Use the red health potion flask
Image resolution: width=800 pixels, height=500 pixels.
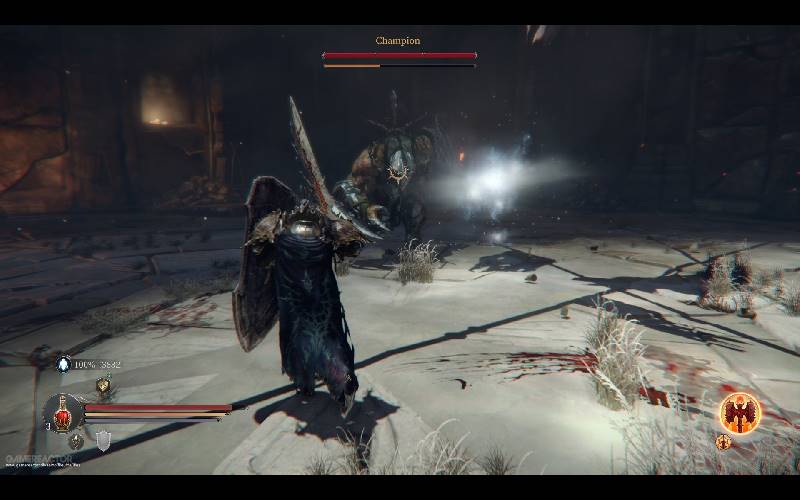click(62, 410)
